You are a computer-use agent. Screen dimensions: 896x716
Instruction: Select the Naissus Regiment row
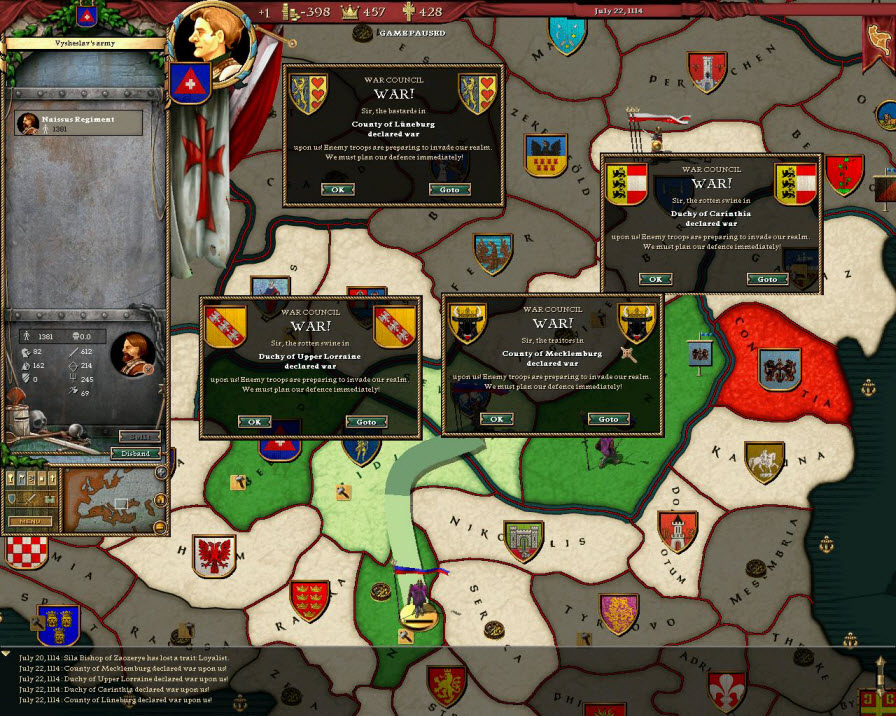pos(78,123)
